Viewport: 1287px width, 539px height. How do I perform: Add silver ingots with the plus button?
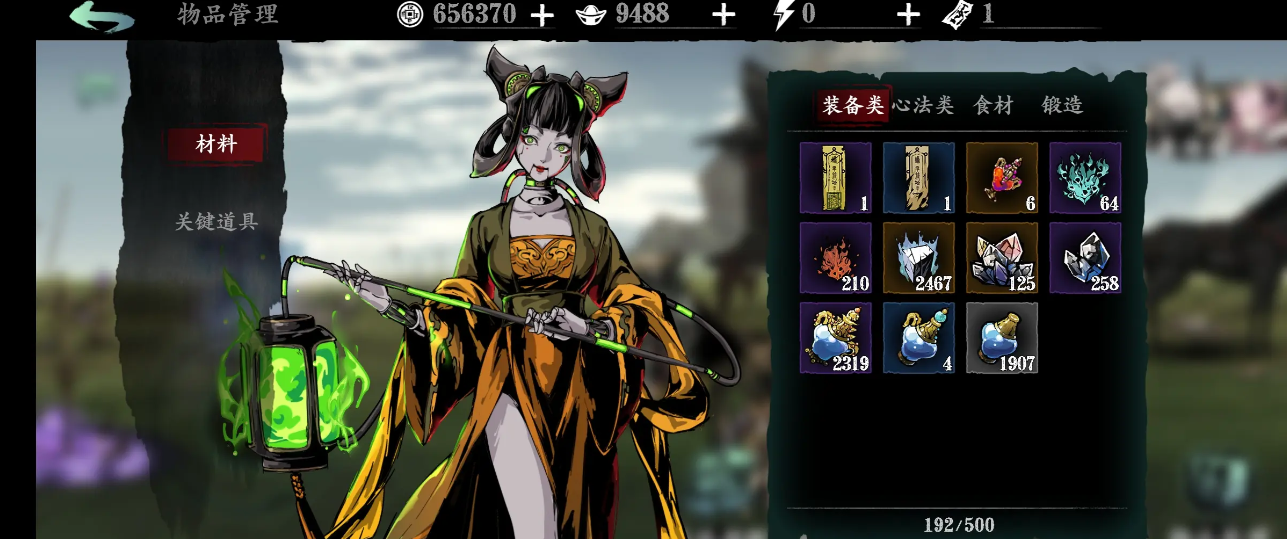pyautogui.click(x=723, y=15)
